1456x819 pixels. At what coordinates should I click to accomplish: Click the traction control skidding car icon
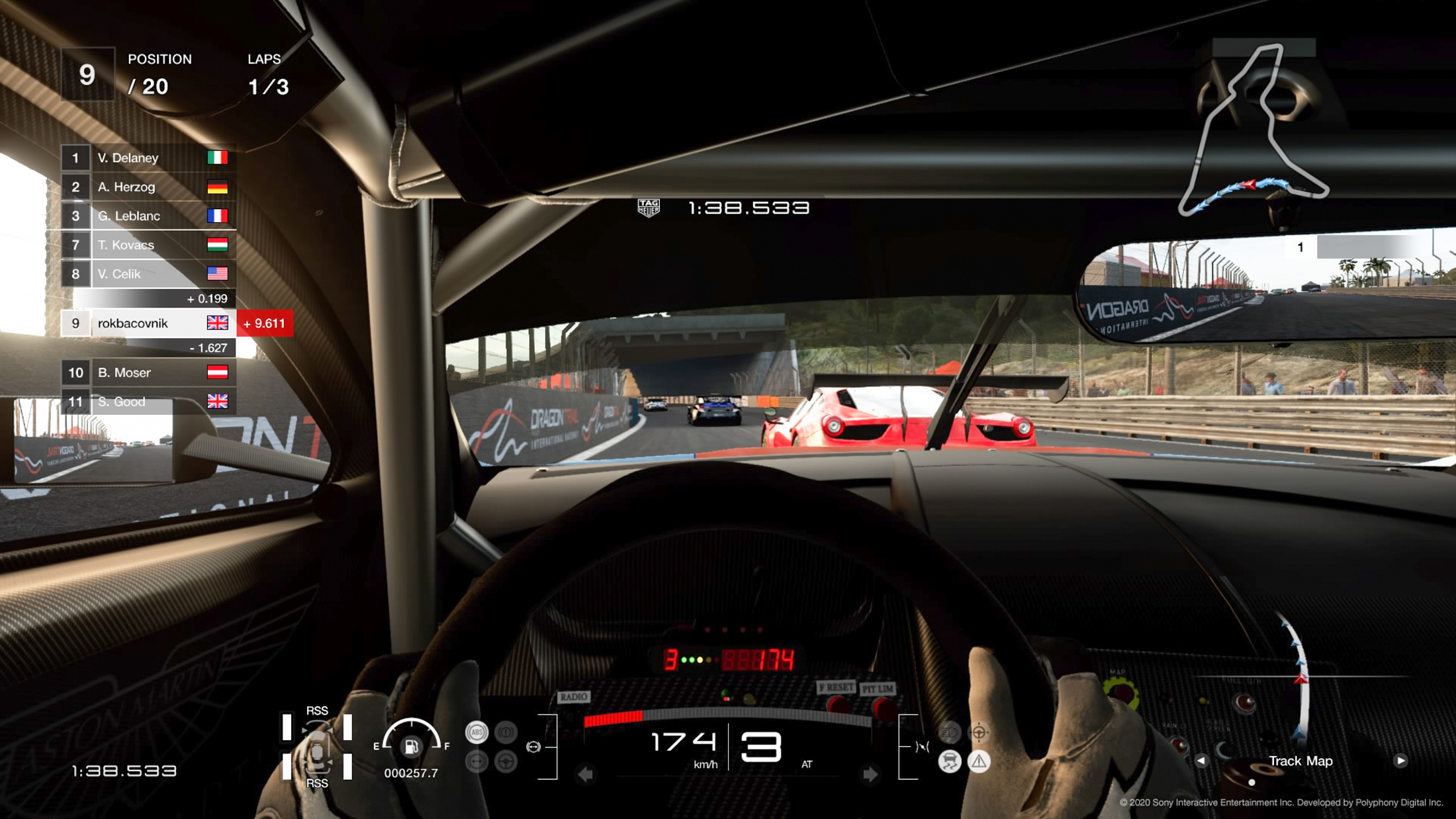pyautogui.click(x=950, y=761)
